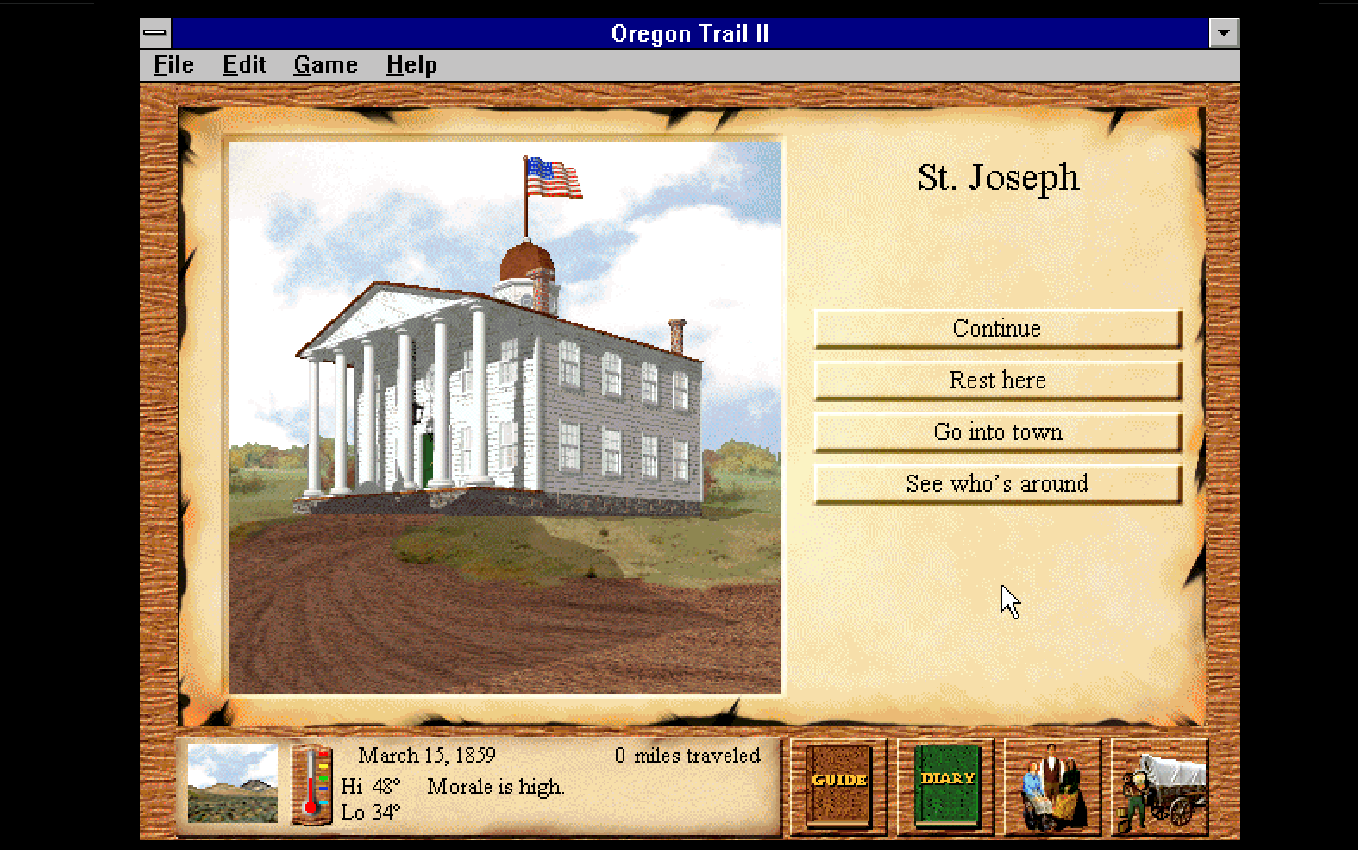The image size is (1358, 850).
Task: Go into town
Action: (x=997, y=432)
